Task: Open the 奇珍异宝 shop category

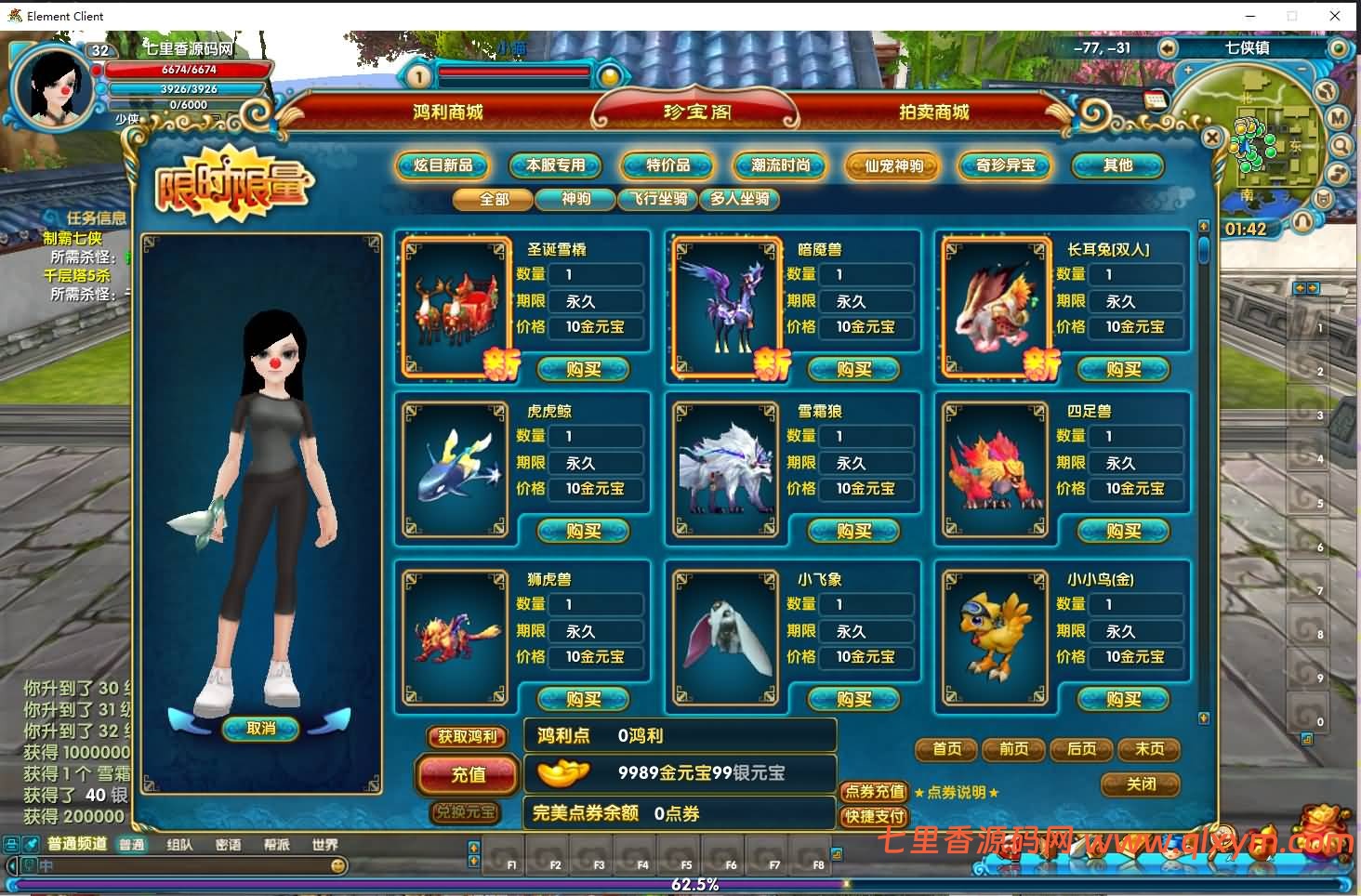Action: [1004, 166]
